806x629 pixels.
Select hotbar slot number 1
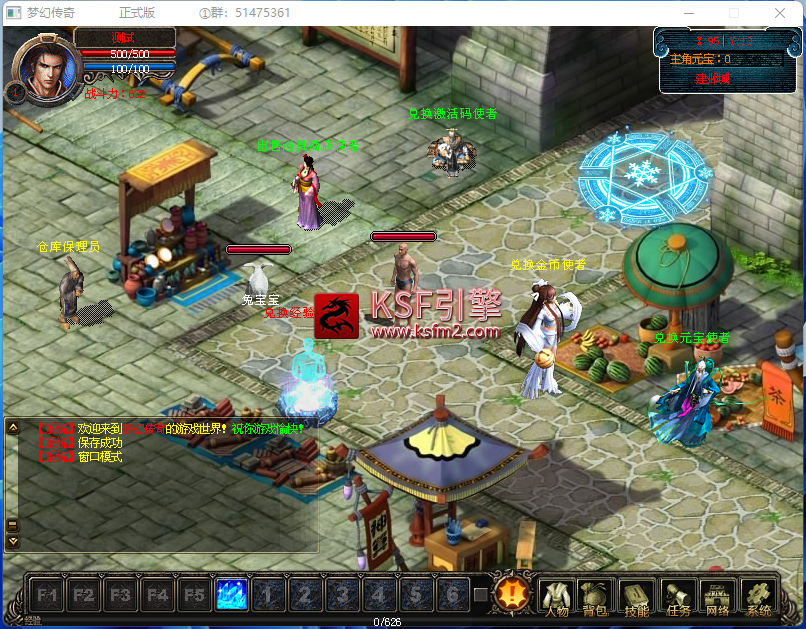coord(268,595)
